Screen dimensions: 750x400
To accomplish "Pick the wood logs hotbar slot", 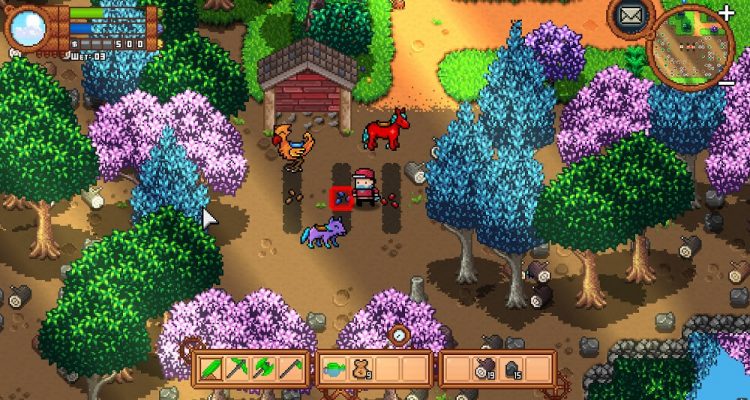I will click(x=485, y=369).
